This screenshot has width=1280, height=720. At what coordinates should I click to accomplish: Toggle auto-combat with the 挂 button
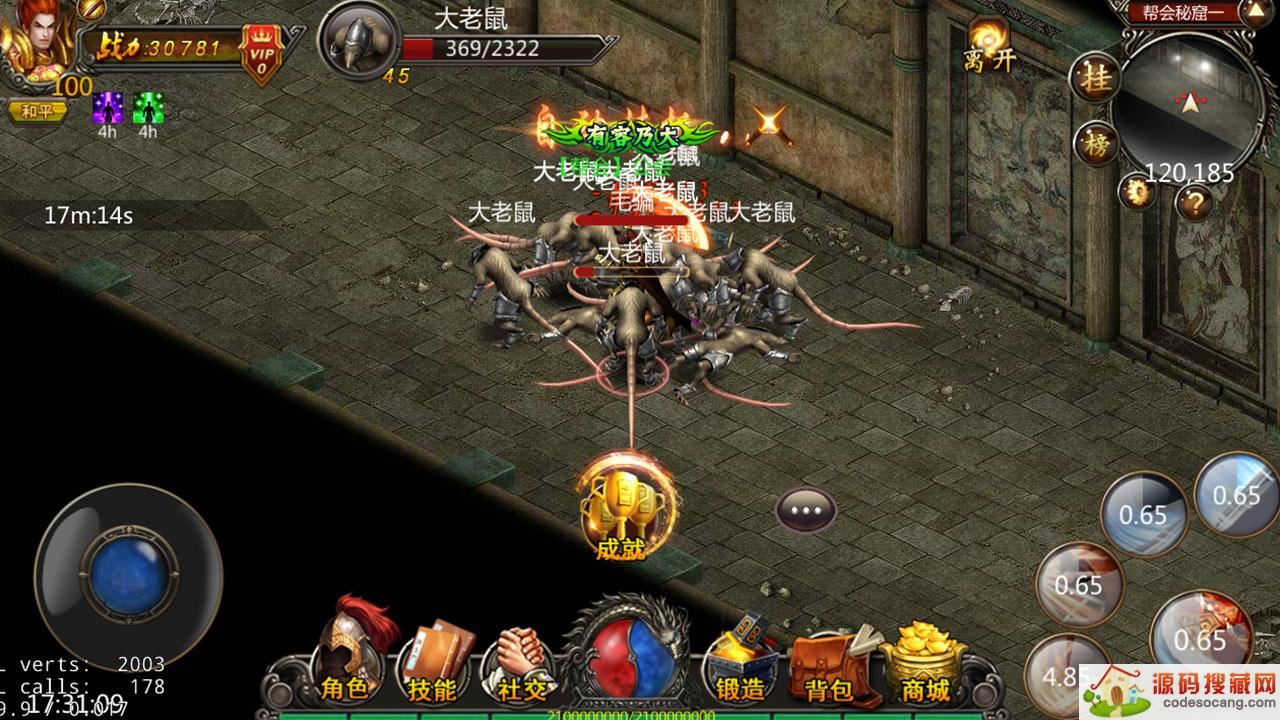(1096, 80)
